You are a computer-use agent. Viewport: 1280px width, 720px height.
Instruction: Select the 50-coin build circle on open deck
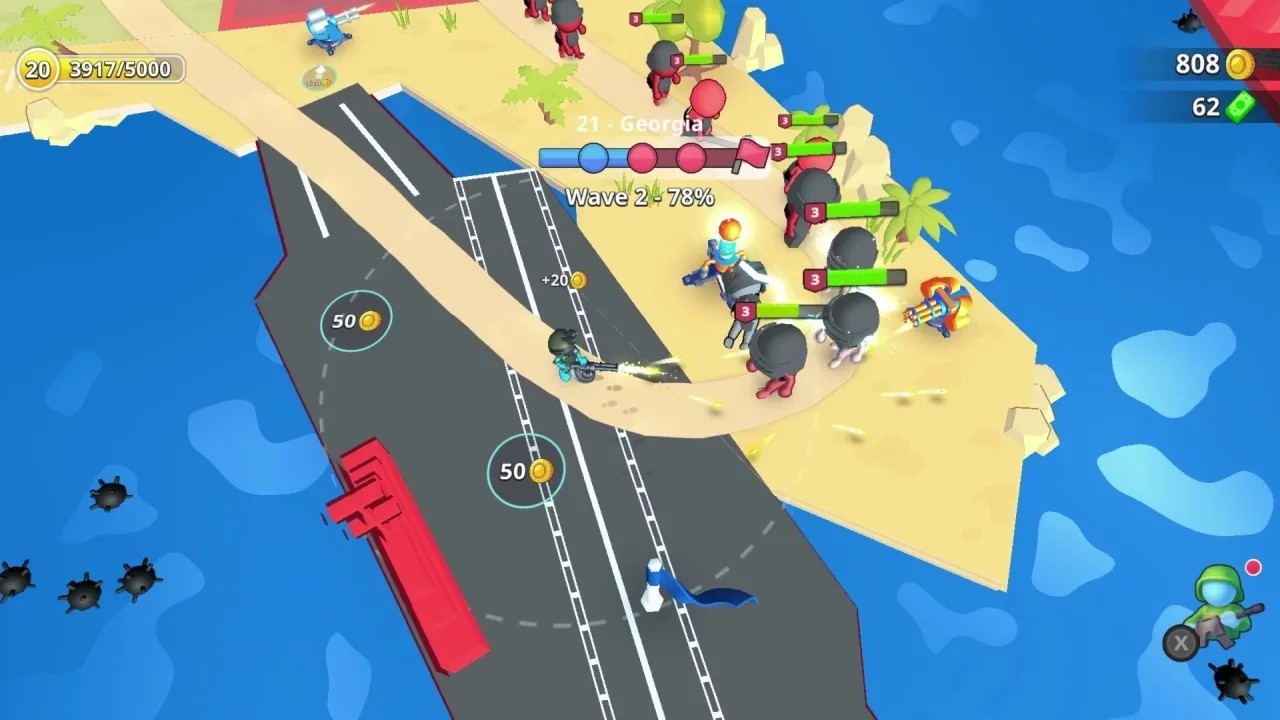click(356, 321)
